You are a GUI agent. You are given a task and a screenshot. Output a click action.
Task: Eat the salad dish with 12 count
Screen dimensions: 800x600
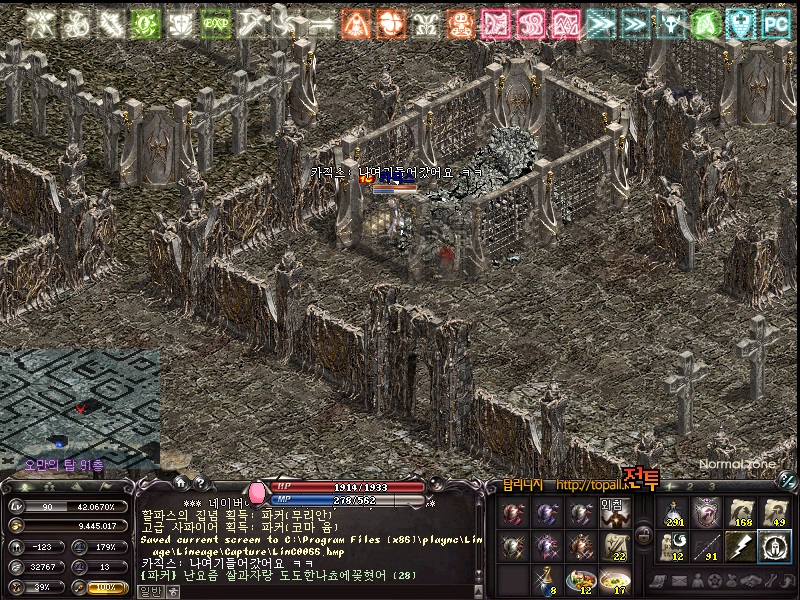coord(581,578)
